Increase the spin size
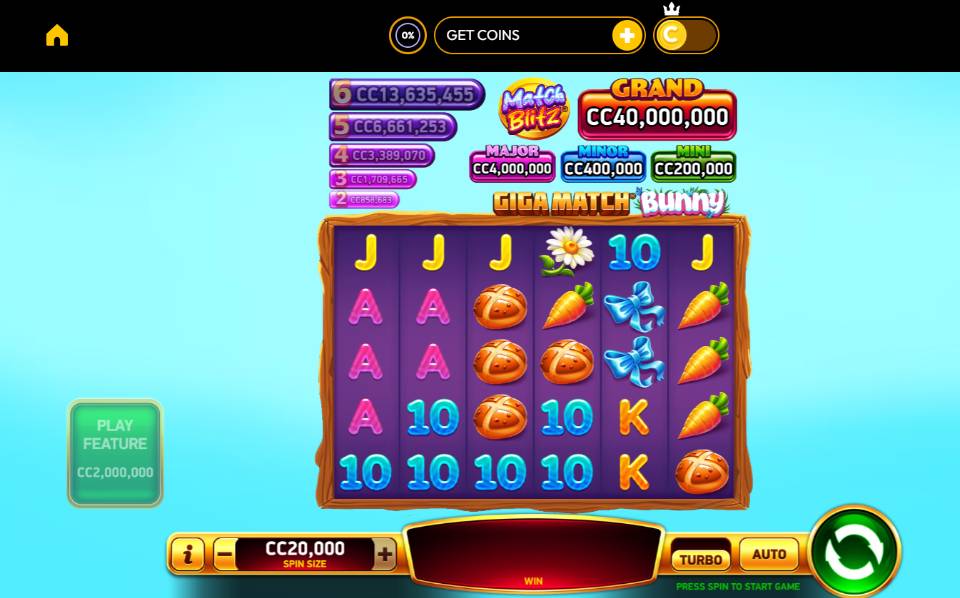 [385, 553]
